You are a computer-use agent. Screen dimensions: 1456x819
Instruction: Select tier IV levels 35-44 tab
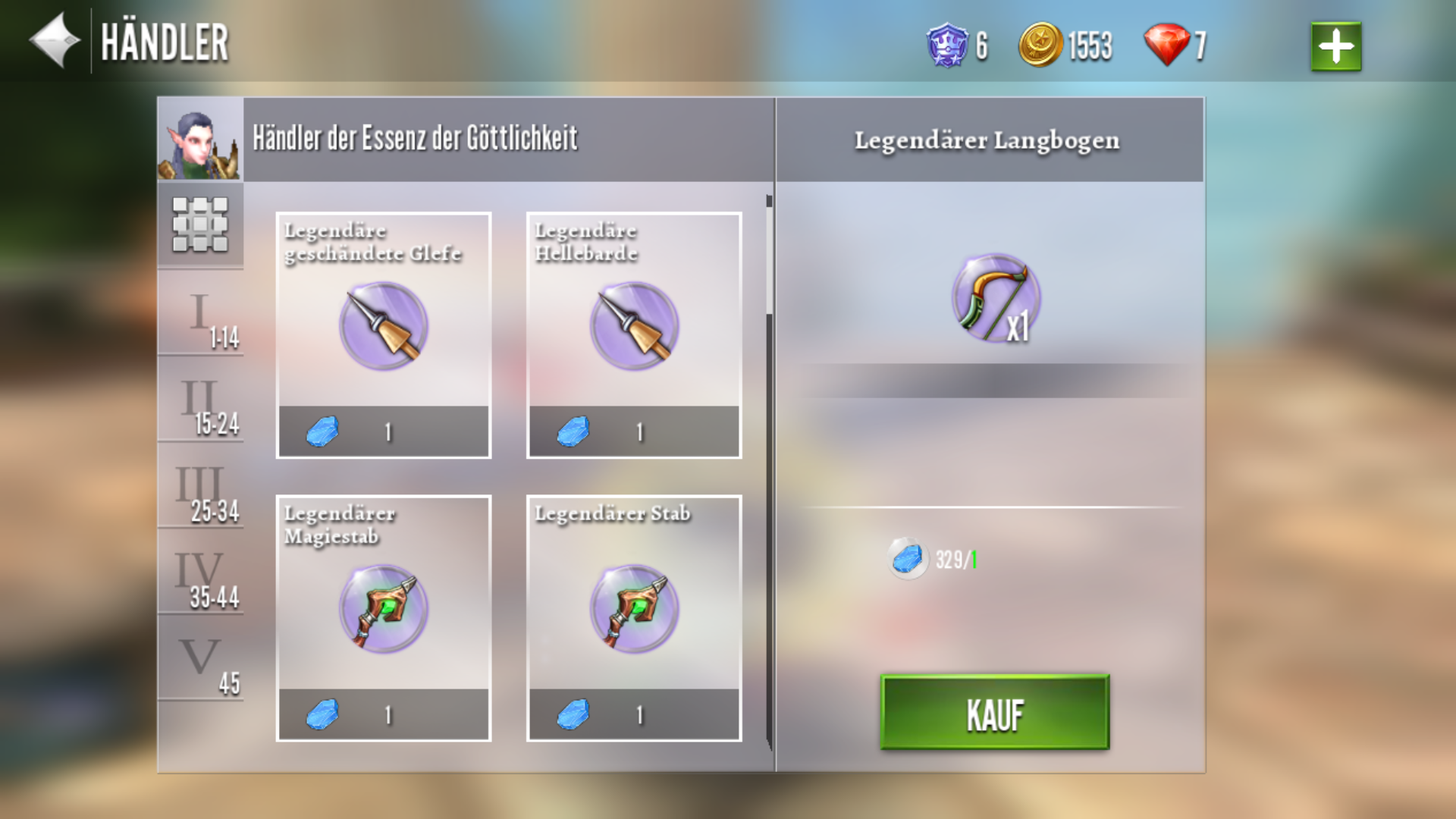202,573
